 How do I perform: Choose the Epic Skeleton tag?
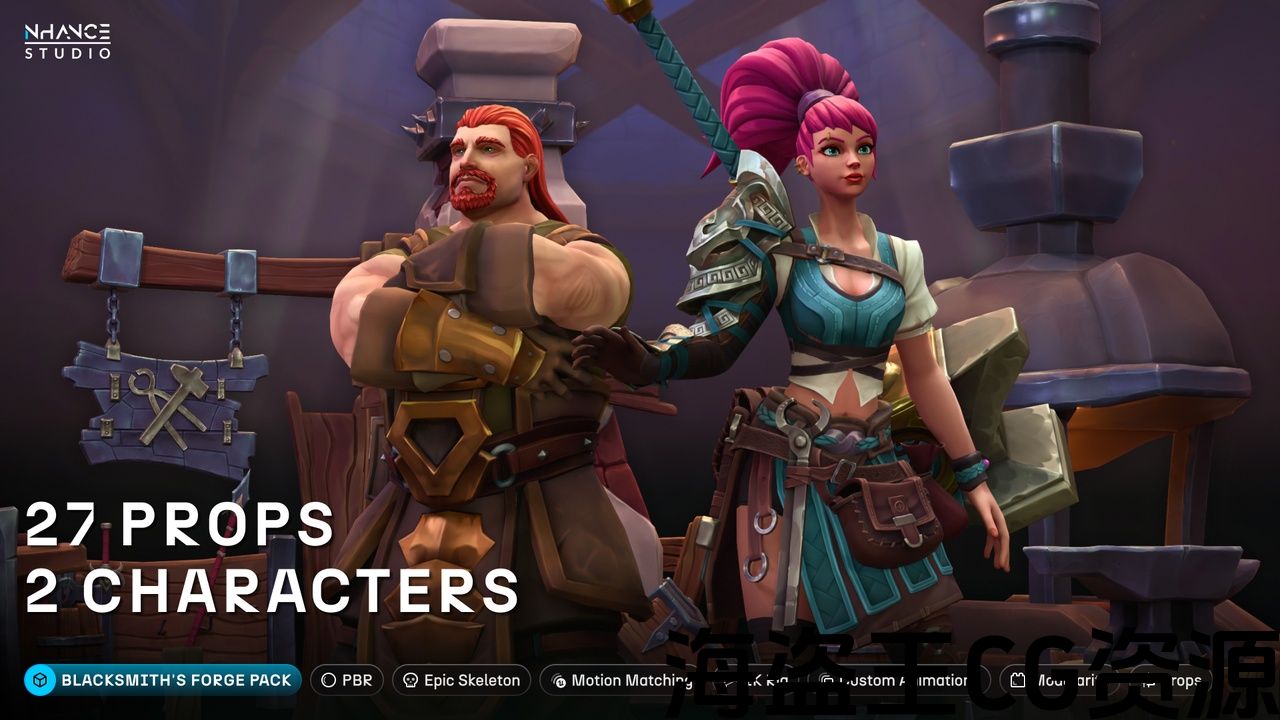coord(461,680)
